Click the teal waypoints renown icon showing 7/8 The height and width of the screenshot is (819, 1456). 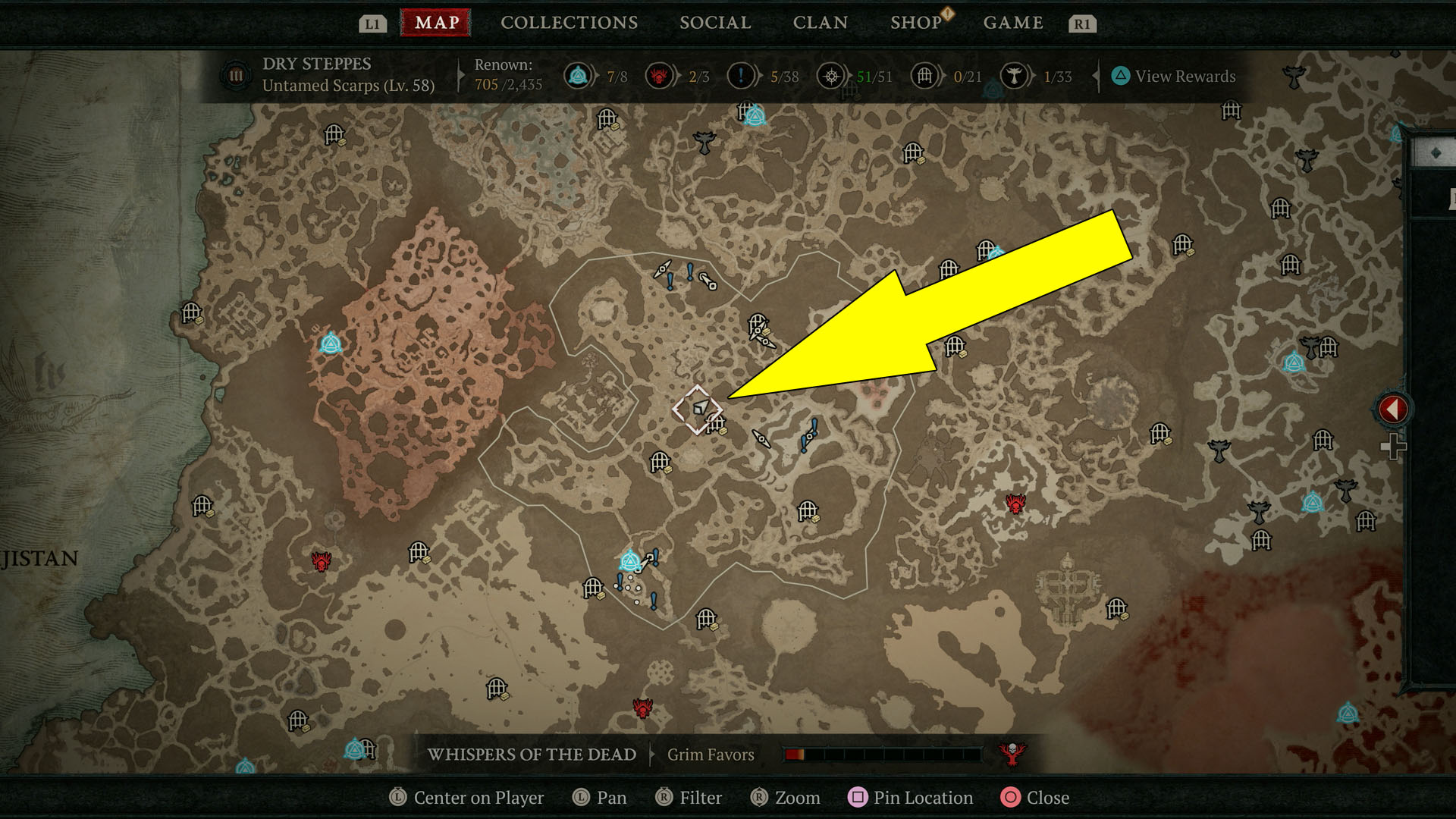click(x=578, y=76)
